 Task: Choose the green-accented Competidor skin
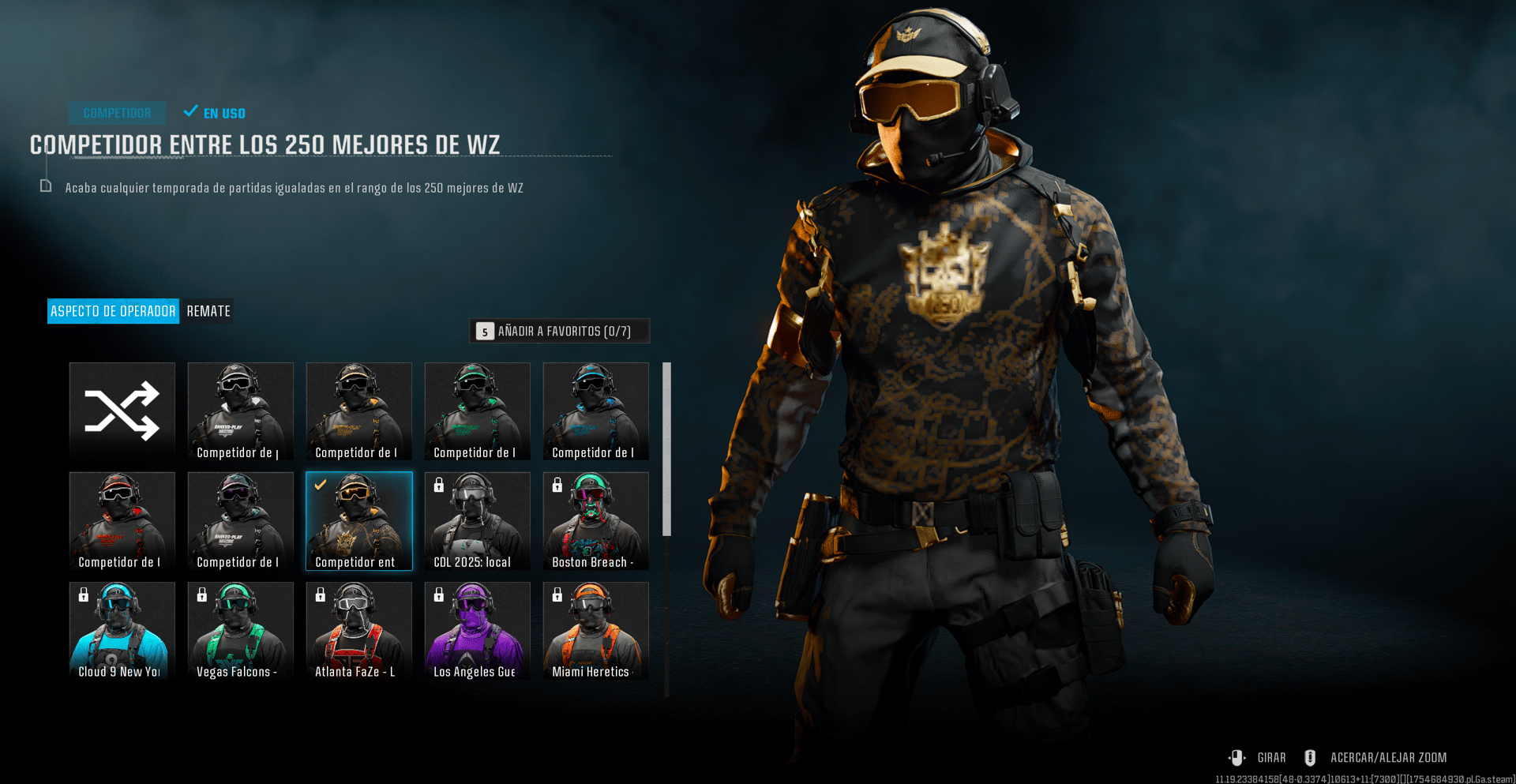tap(478, 411)
